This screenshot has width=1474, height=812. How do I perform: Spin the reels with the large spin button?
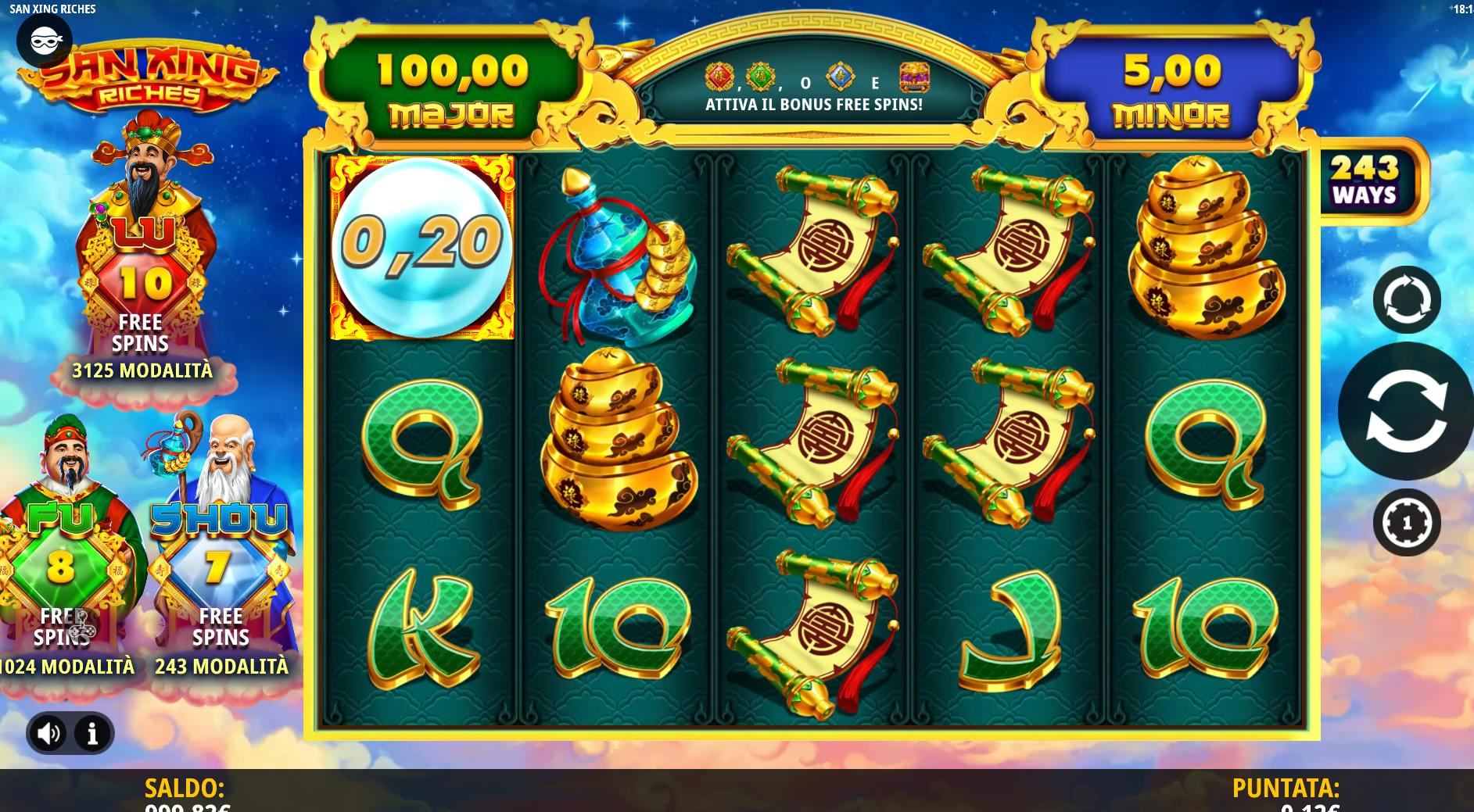tap(1406, 411)
